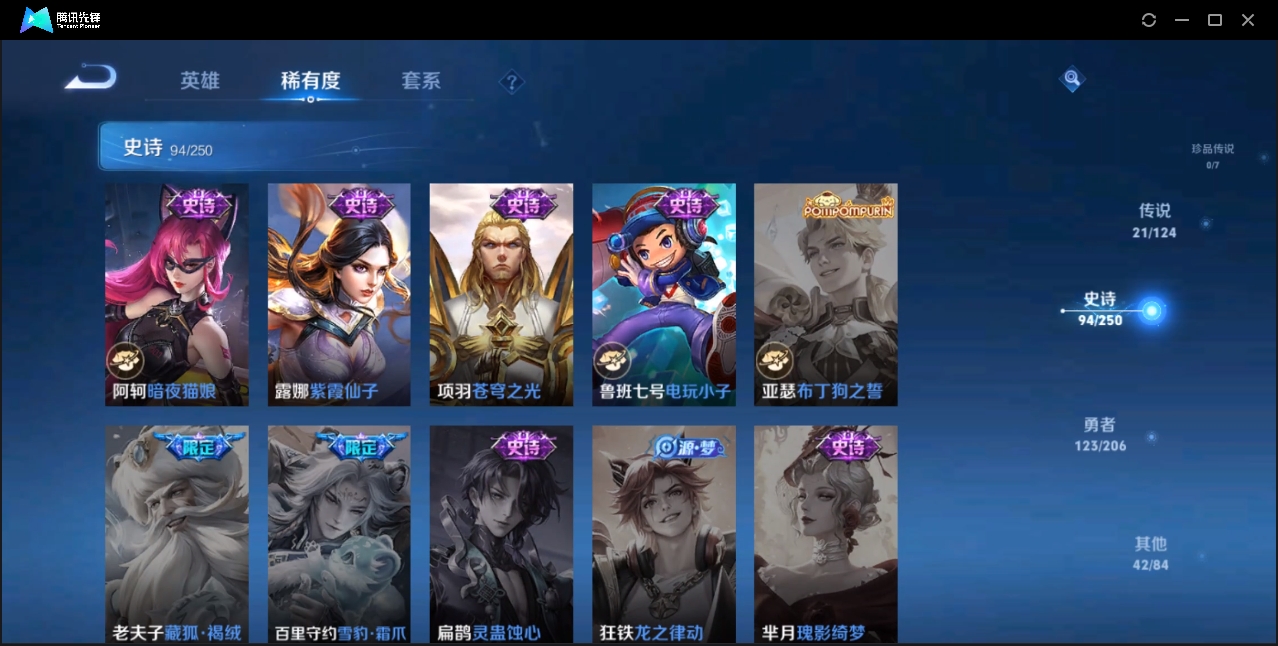Open the skin search magnifier
The image size is (1278, 646).
[x=1072, y=78]
